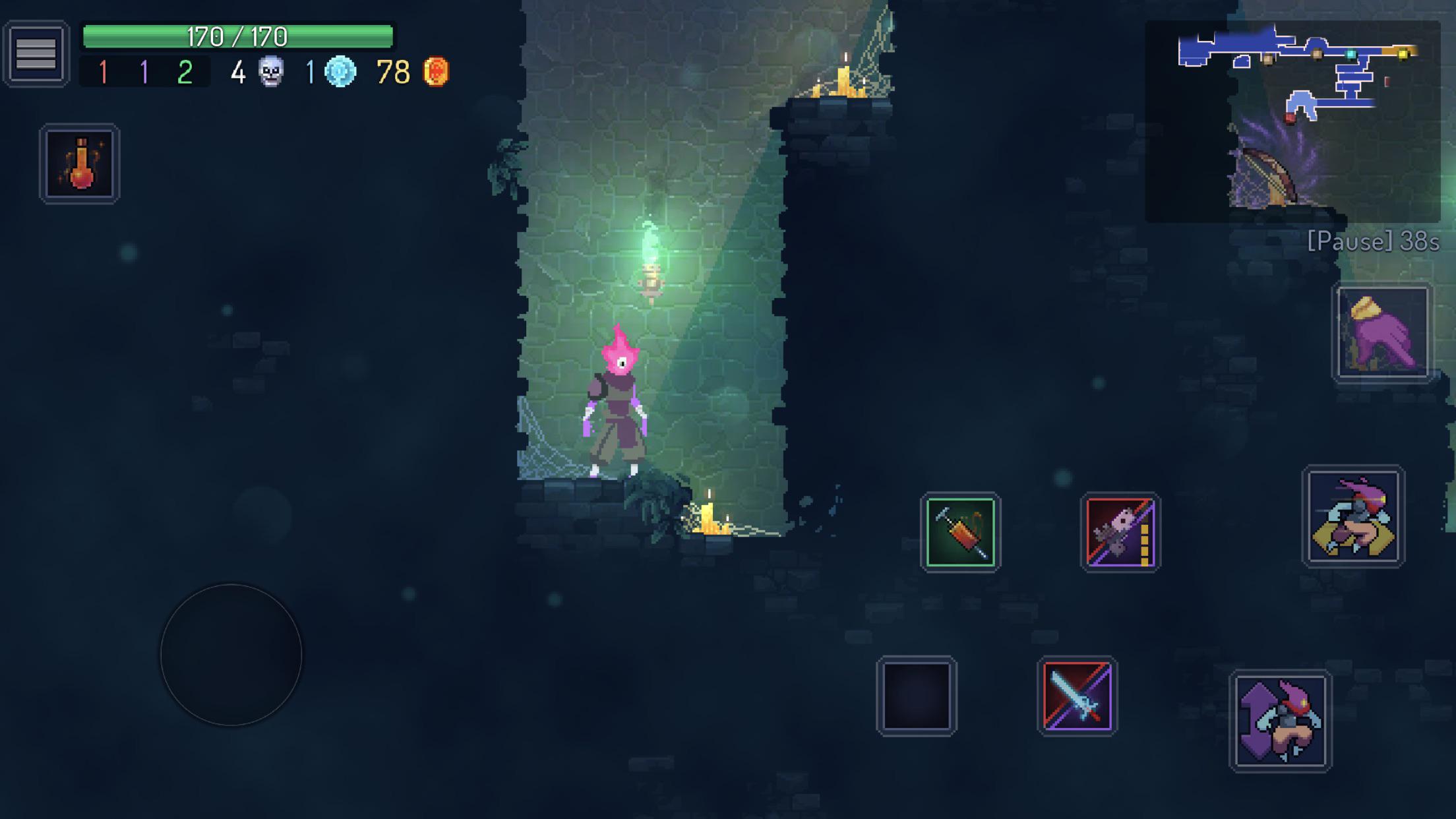1456x819 pixels.
Task: Tap the empty dark weapon slot
Action: pos(917,696)
